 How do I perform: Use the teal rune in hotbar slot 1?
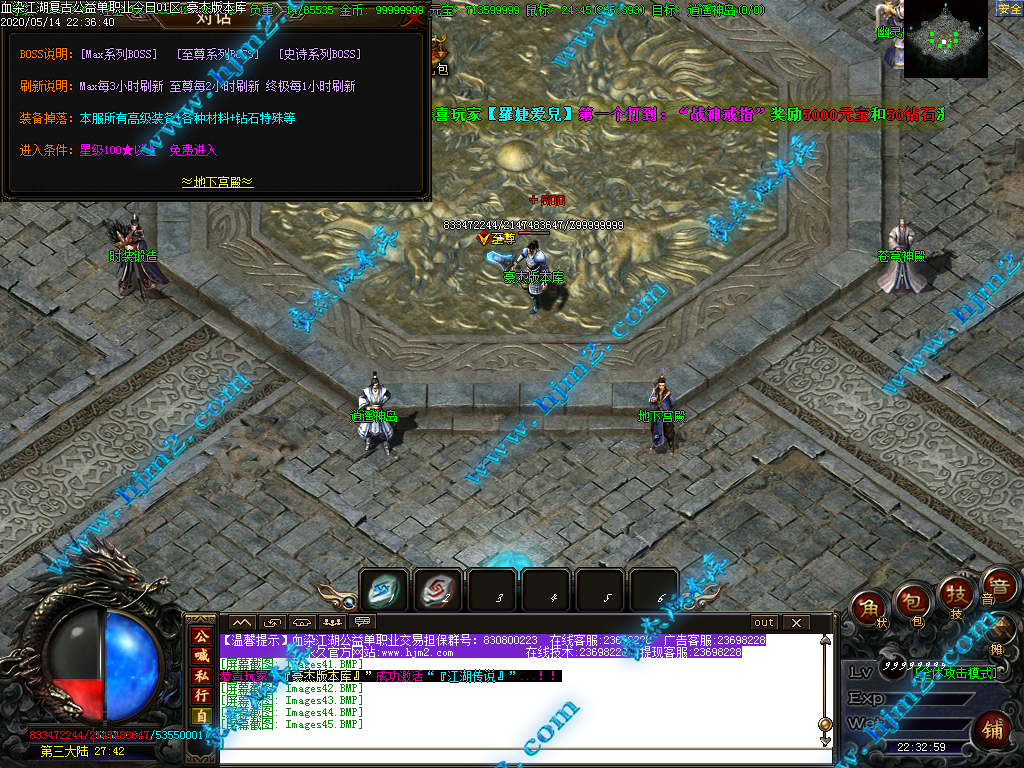tap(384, 591)
